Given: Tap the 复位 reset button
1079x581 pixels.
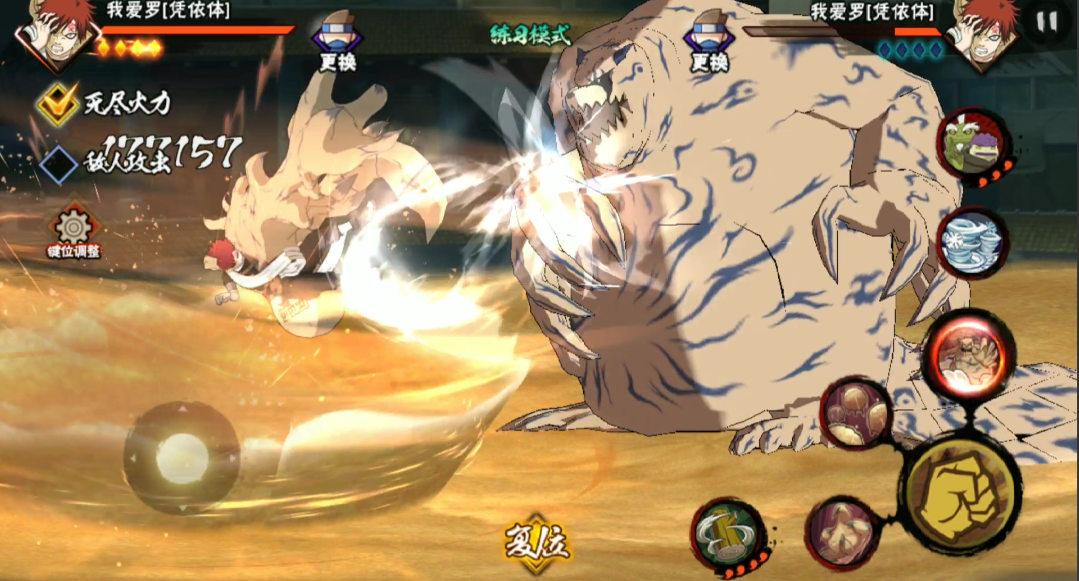Looking at the screenshot, I should [537, 544].
